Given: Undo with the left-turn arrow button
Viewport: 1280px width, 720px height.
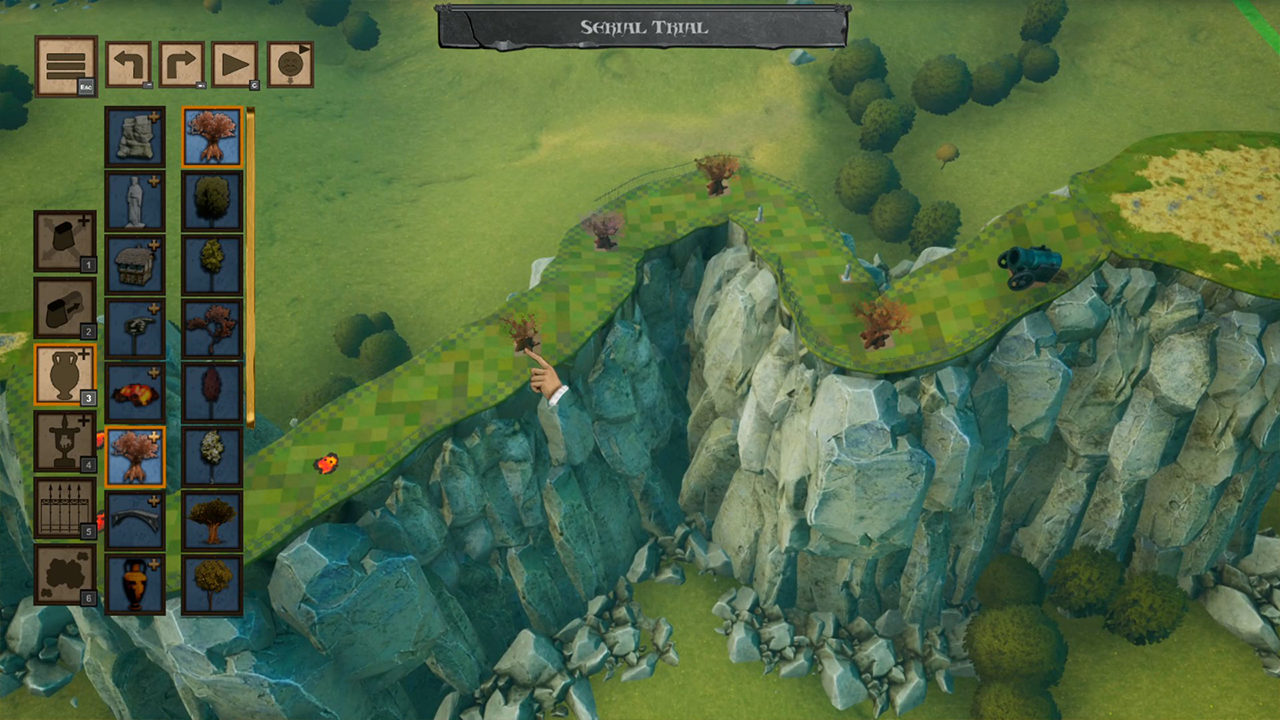Looking at the screenshot, I should 129,65.
